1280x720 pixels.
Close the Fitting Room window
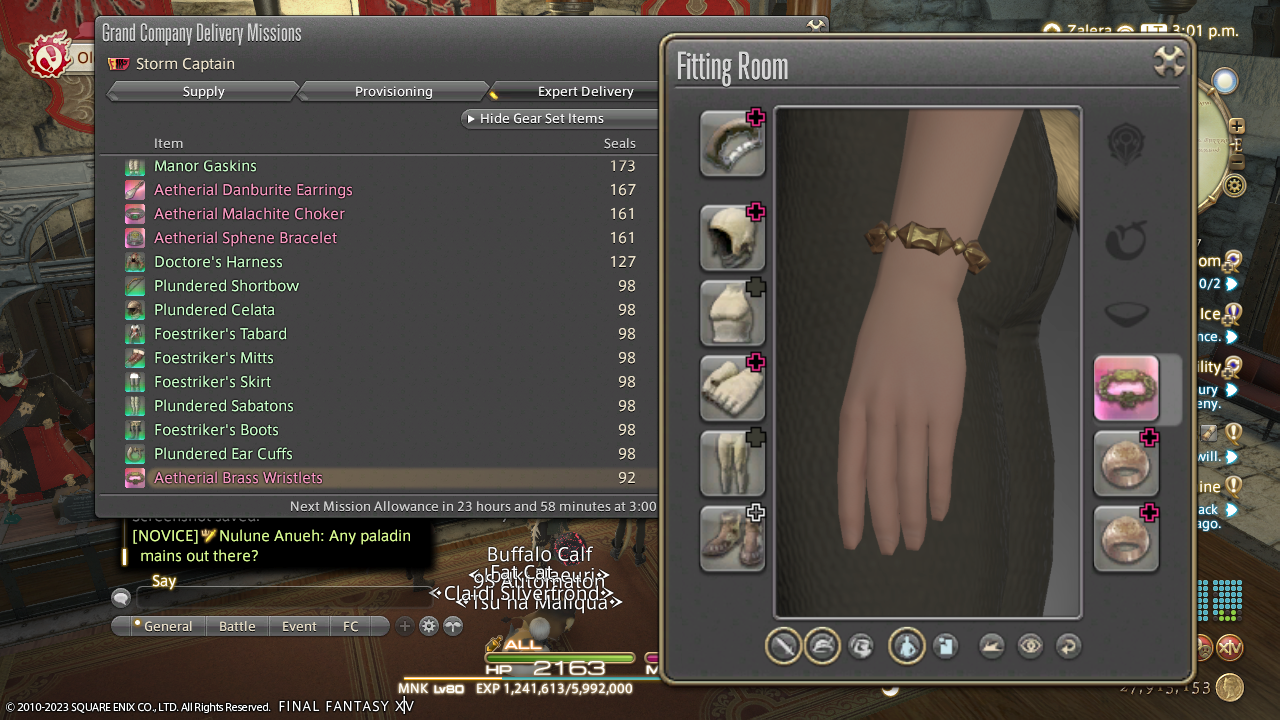pyautogui.click(x=1169, y=62)
